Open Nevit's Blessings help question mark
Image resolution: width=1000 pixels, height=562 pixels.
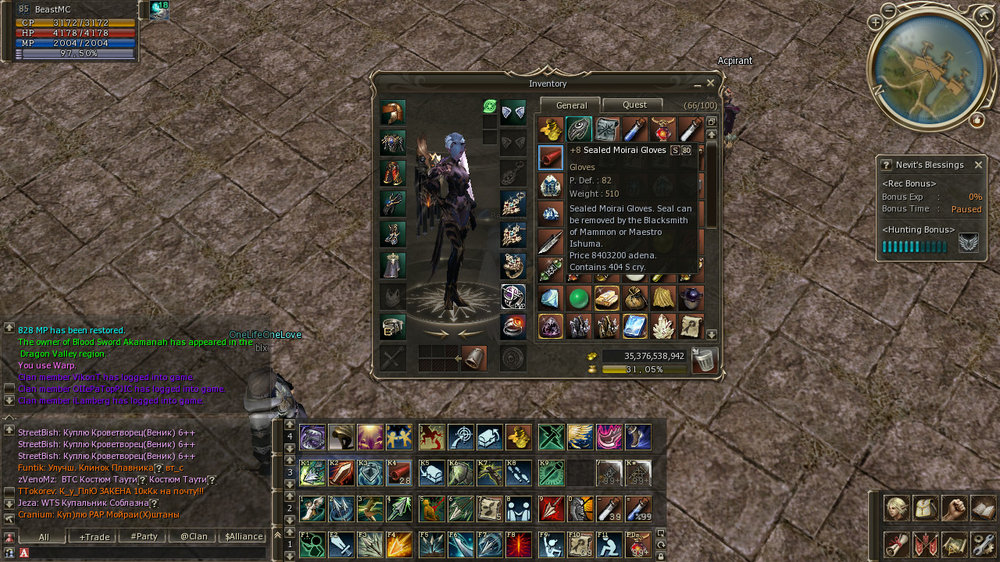886,165
